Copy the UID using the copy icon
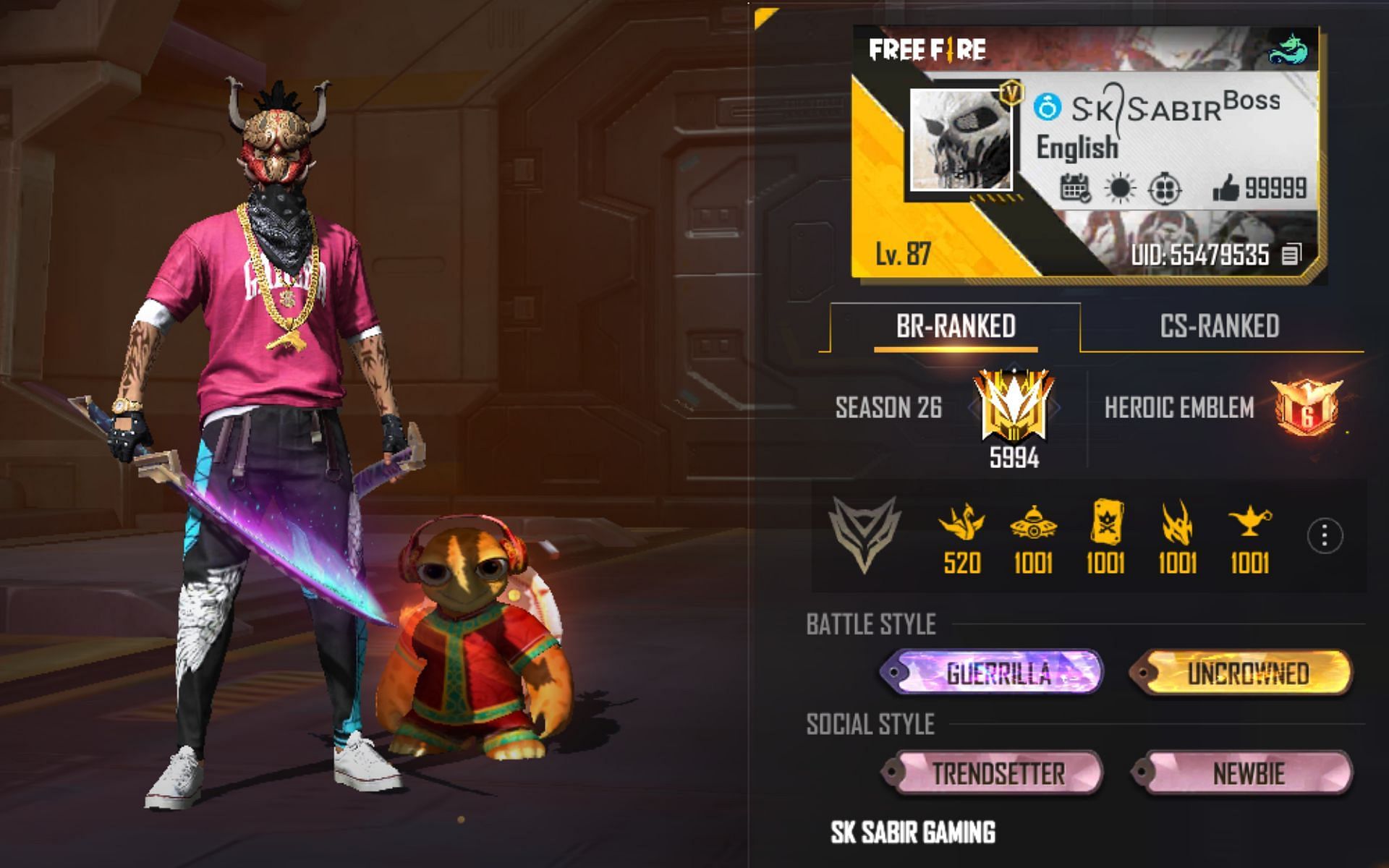This screenshot has height=868, width=1389. click(1291, 255)
